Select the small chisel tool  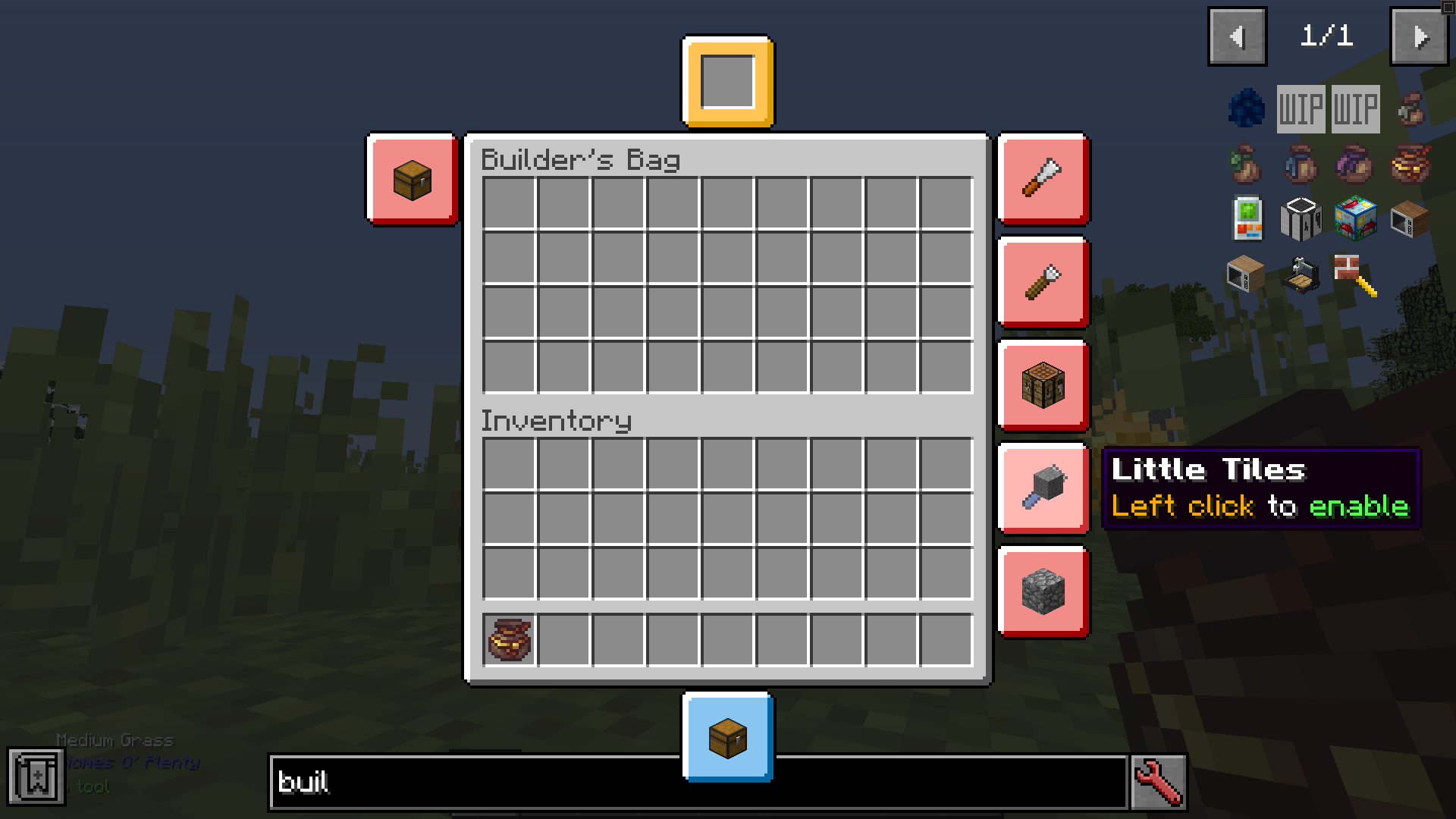[x=1043, y=283]
